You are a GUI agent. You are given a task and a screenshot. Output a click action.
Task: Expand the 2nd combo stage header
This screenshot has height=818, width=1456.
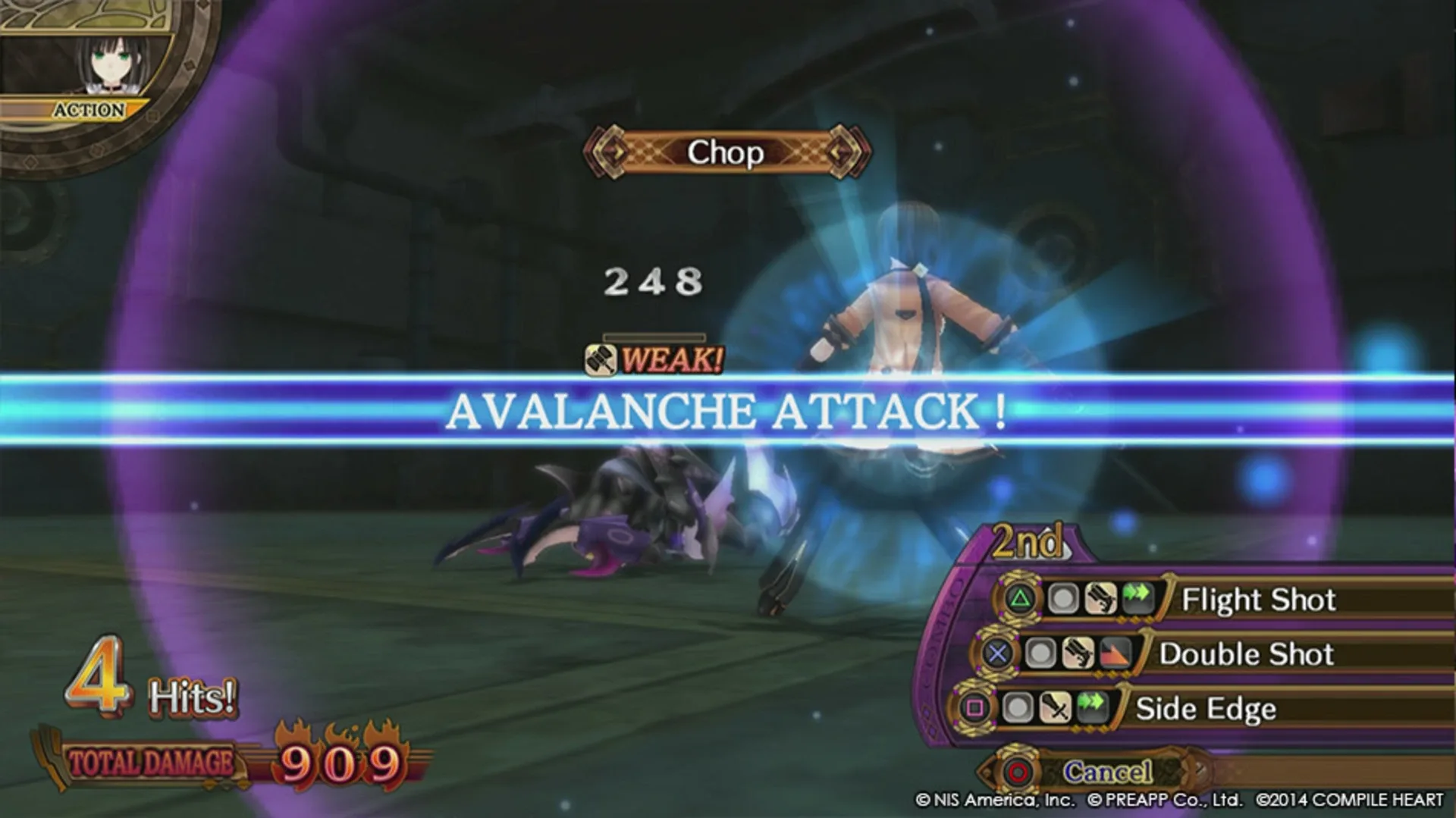1030,540
